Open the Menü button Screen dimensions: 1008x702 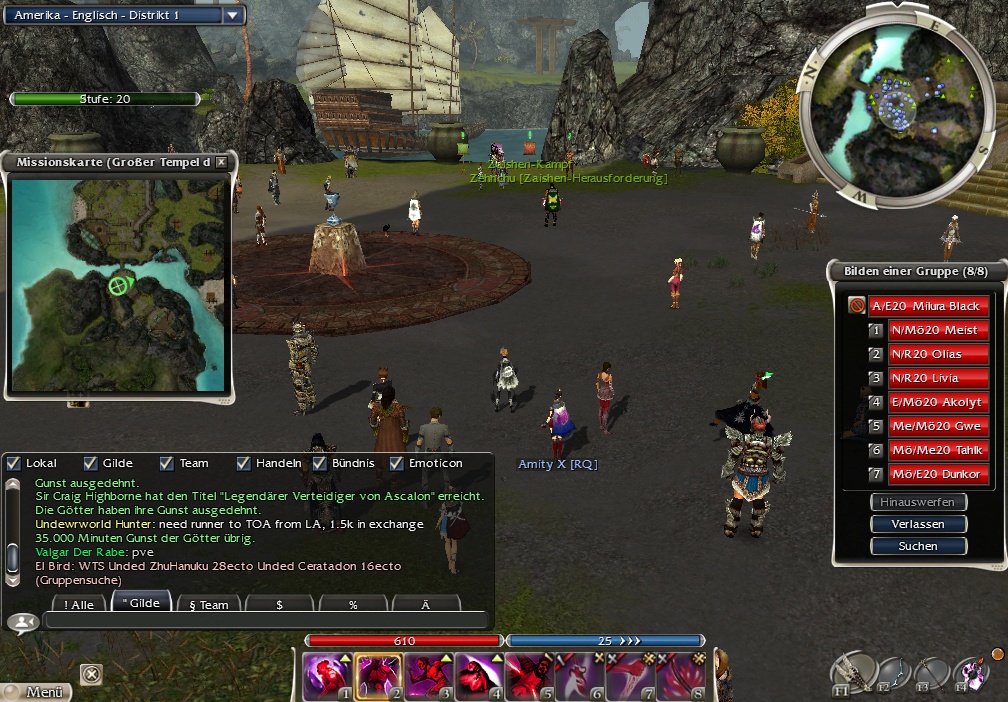click(x=38, y=691)
